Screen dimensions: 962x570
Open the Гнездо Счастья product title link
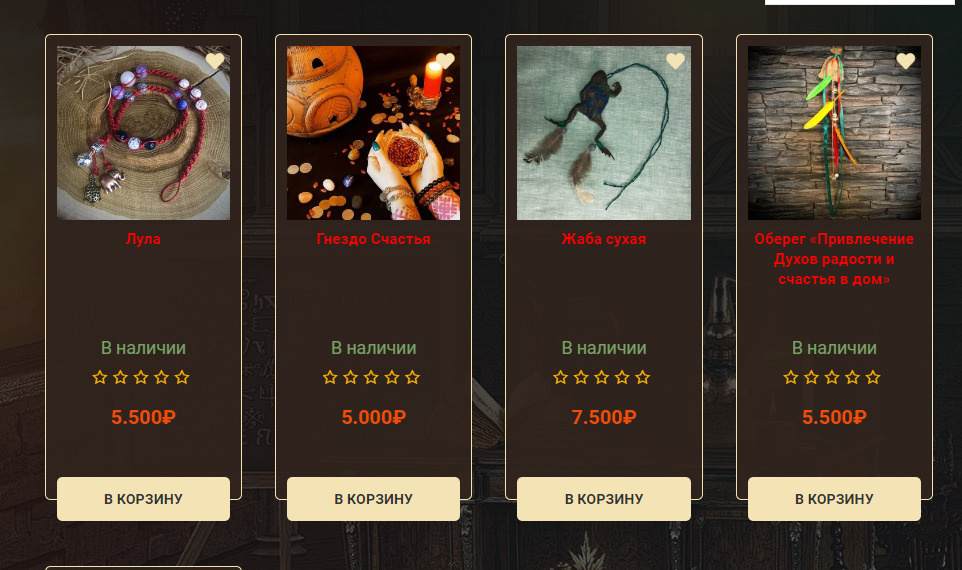pyautogui.click(x=373, y=239)
